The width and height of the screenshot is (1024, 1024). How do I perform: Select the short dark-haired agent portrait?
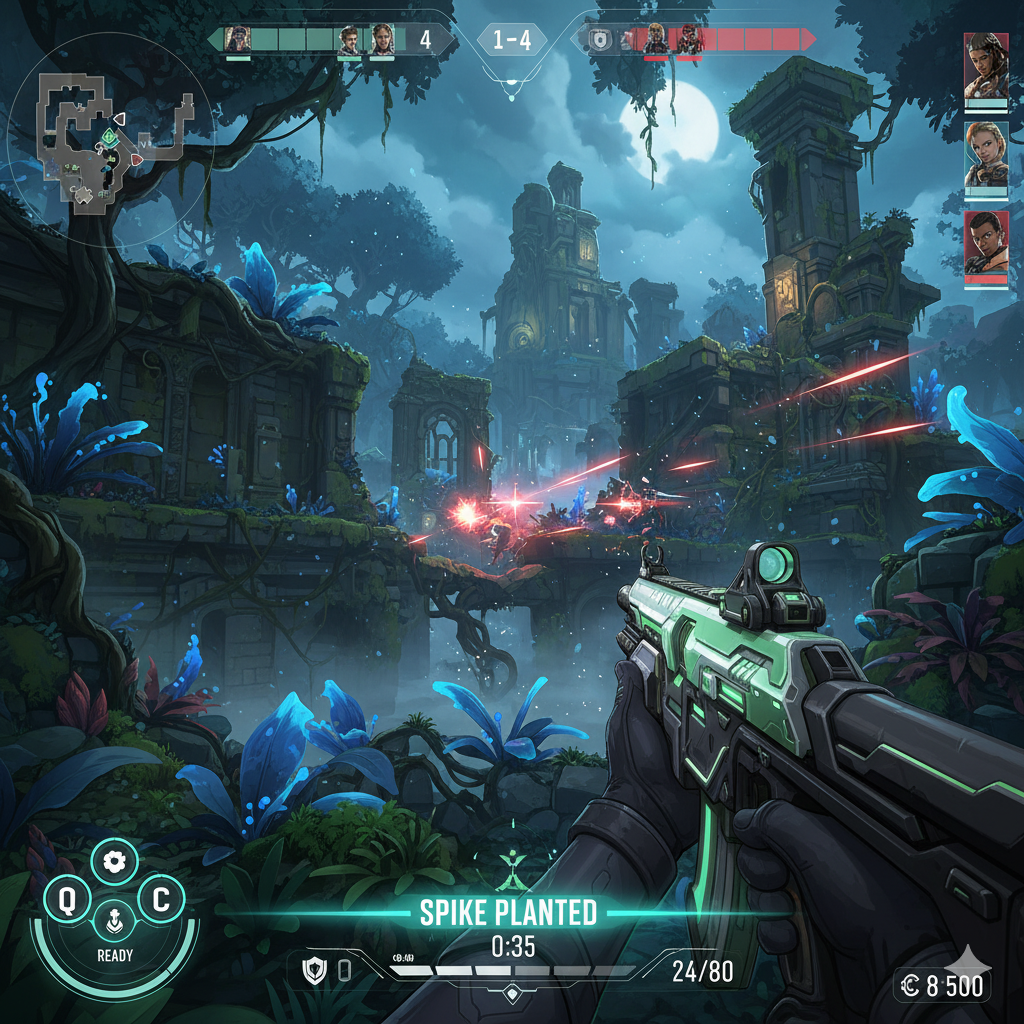click(x=985, y=244)
